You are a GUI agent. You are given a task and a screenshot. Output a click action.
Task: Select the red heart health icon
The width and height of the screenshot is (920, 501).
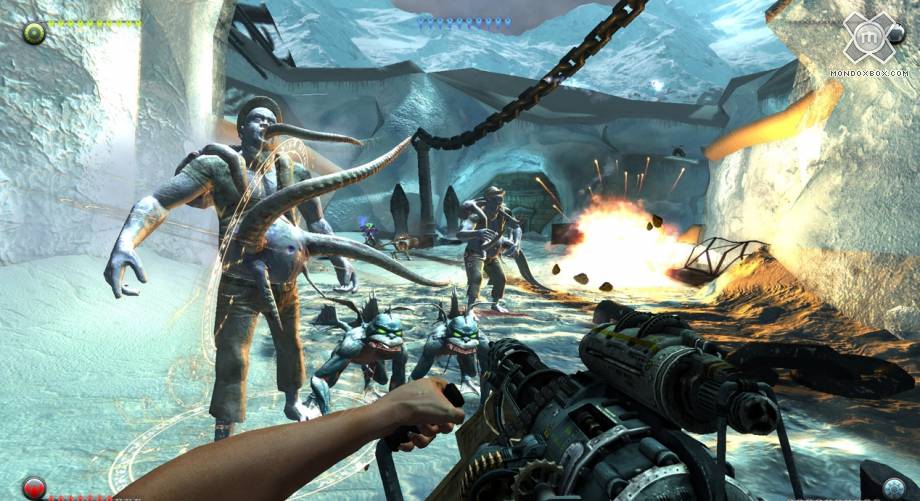(x=34, y=489)
